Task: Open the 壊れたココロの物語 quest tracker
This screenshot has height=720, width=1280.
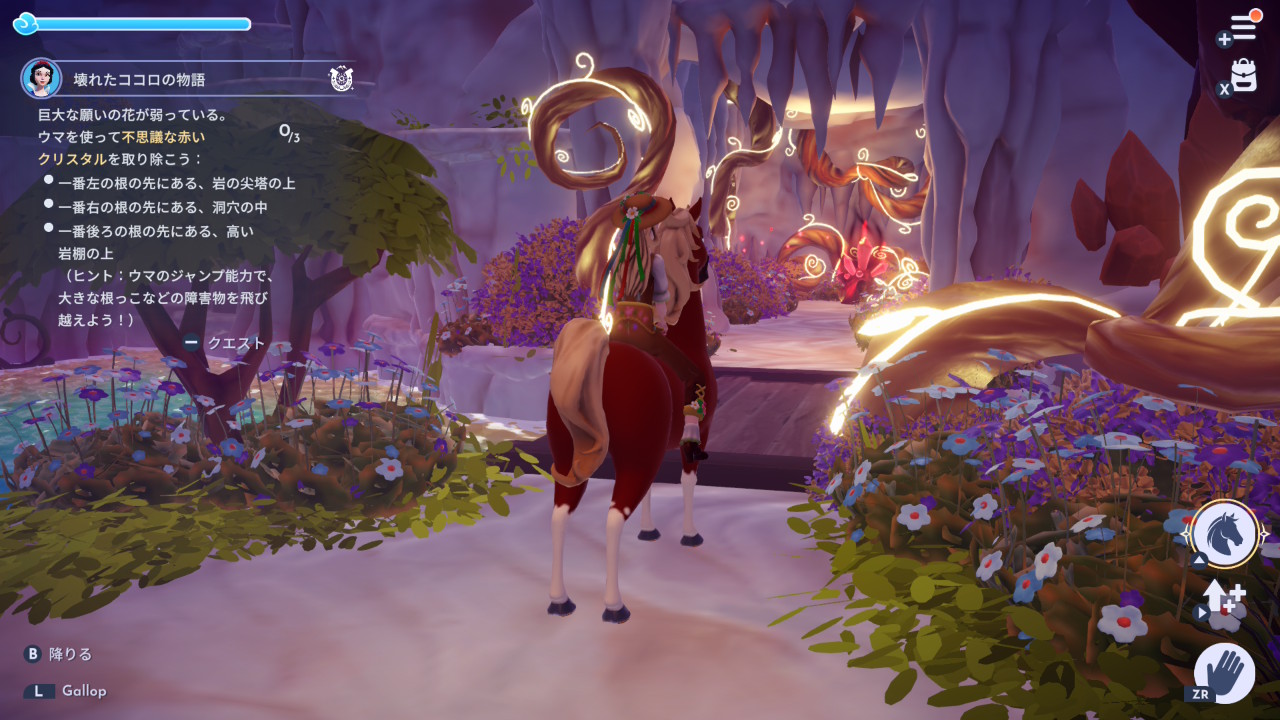Action: [139, 79]
